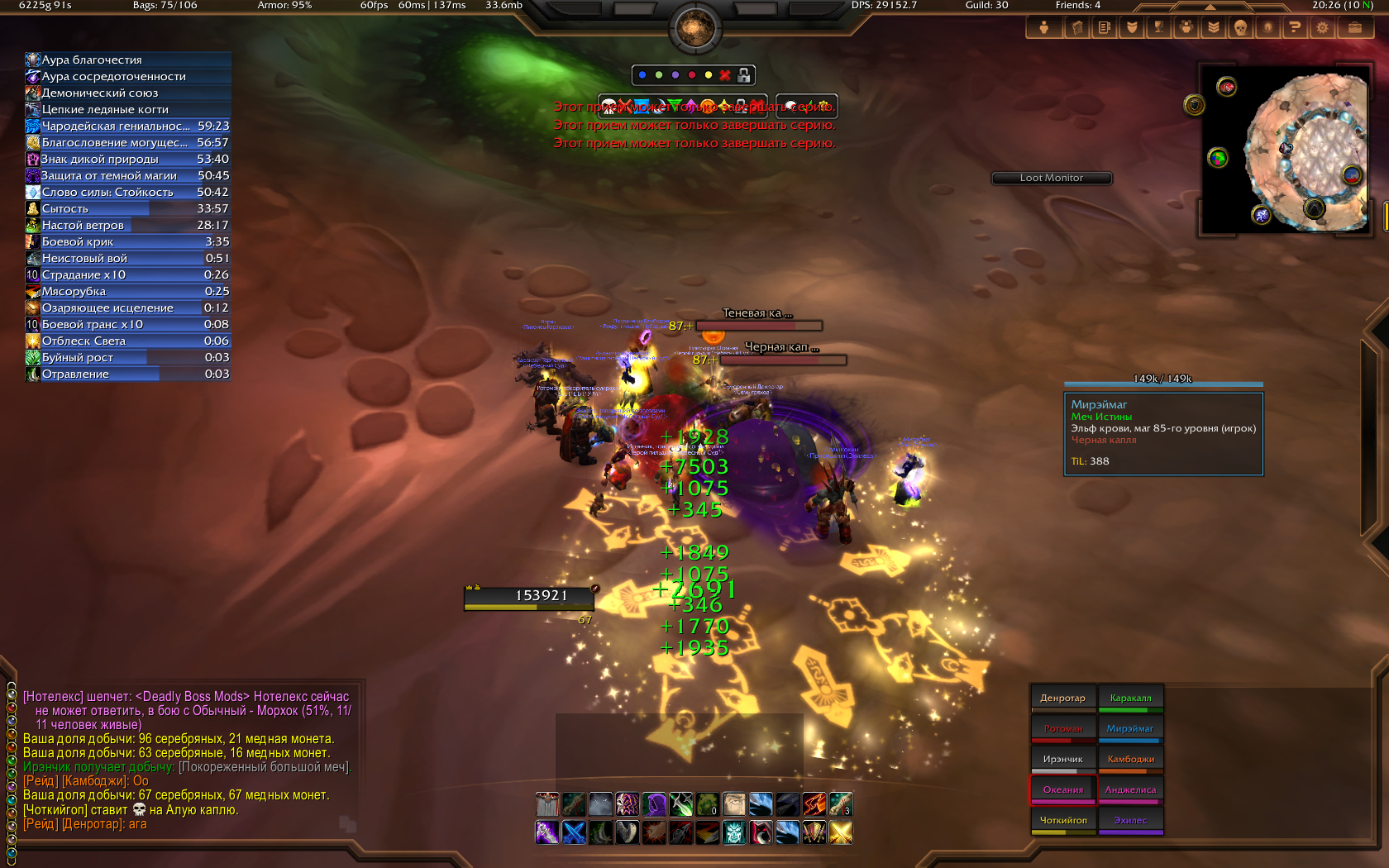1389x868 pixels.
Task: Activate the golden crossed swords ability
Action: coord(841,832)
